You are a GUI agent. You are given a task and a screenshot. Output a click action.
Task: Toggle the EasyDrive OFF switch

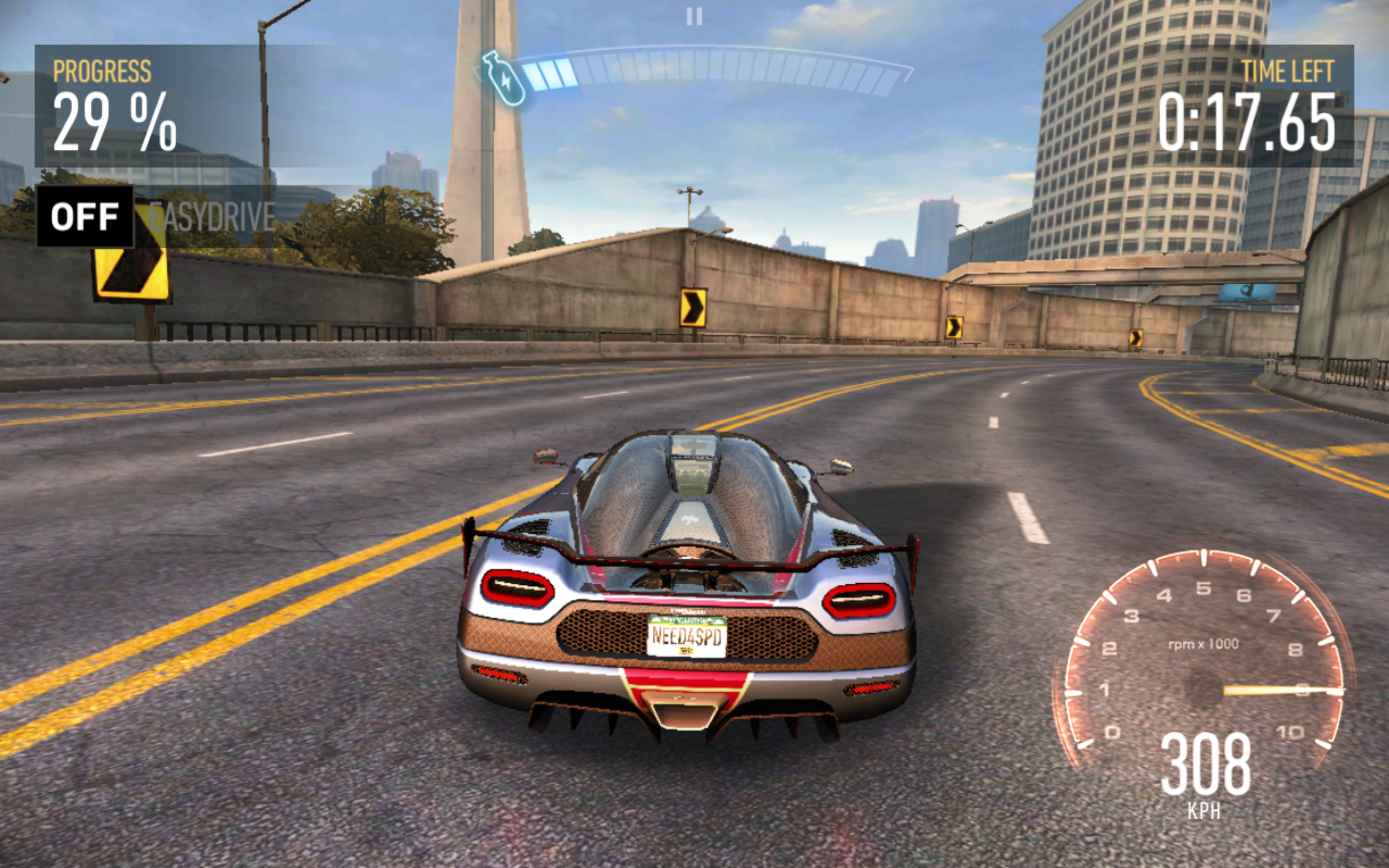(85, 217)
